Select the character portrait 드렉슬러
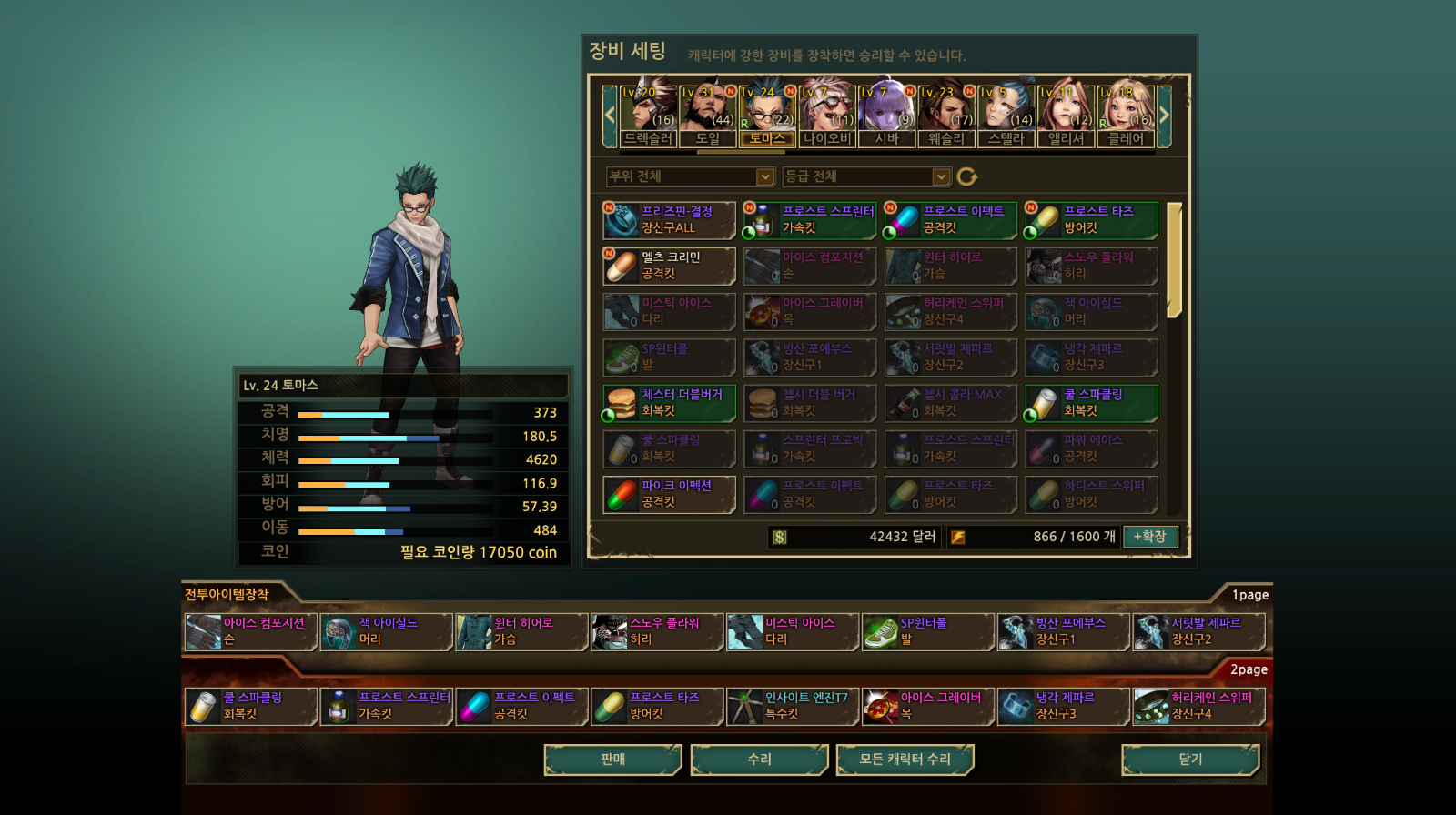 point(648,115)
